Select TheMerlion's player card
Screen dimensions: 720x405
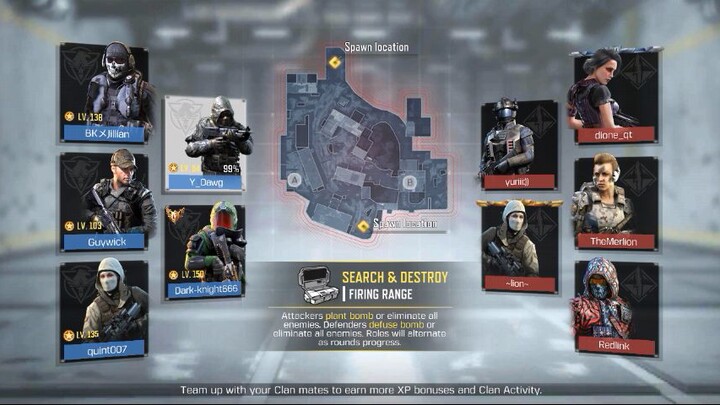tap(614, 202)
